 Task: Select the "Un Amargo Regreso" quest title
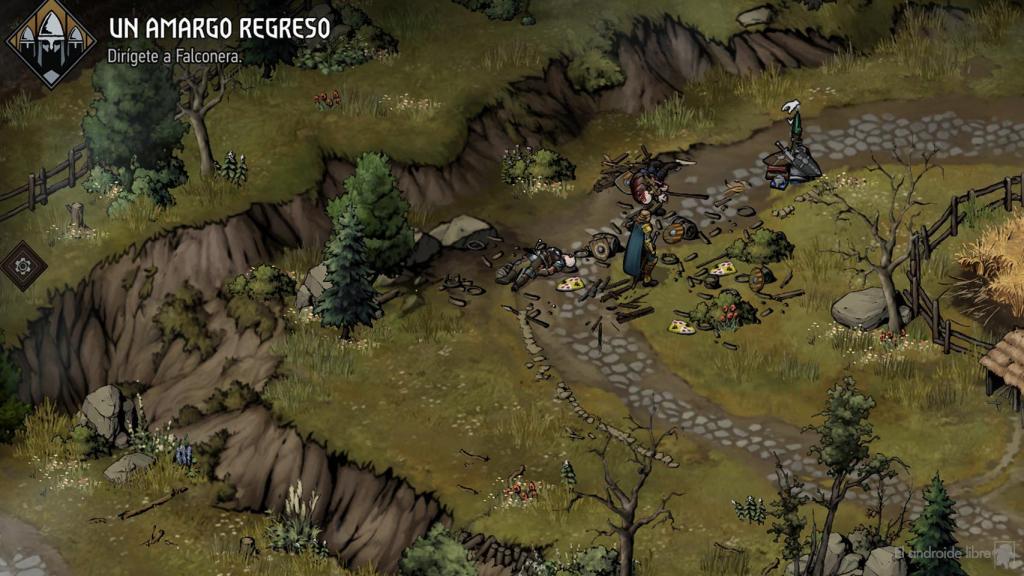tap(218, 27)
